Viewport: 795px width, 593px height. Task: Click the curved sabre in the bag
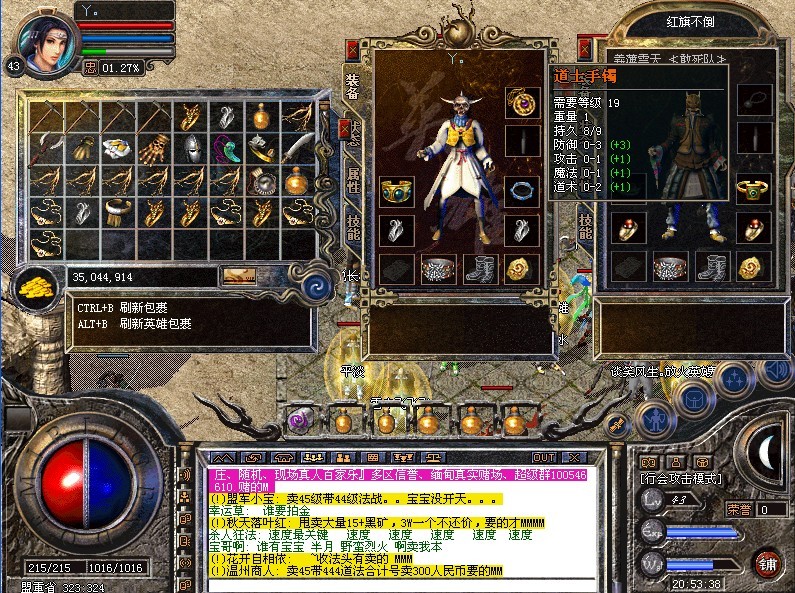click(296, 150)
